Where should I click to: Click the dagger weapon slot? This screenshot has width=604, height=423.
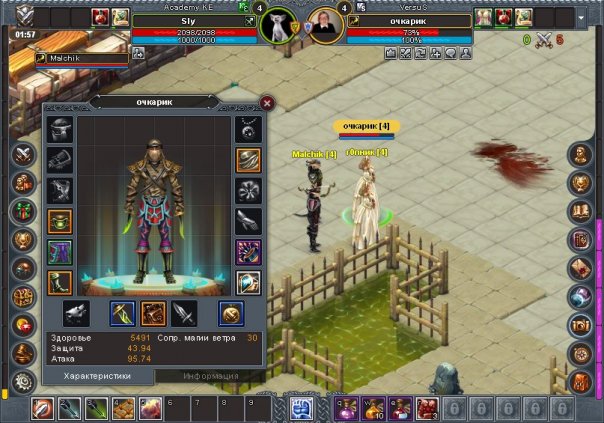[184, 314]
